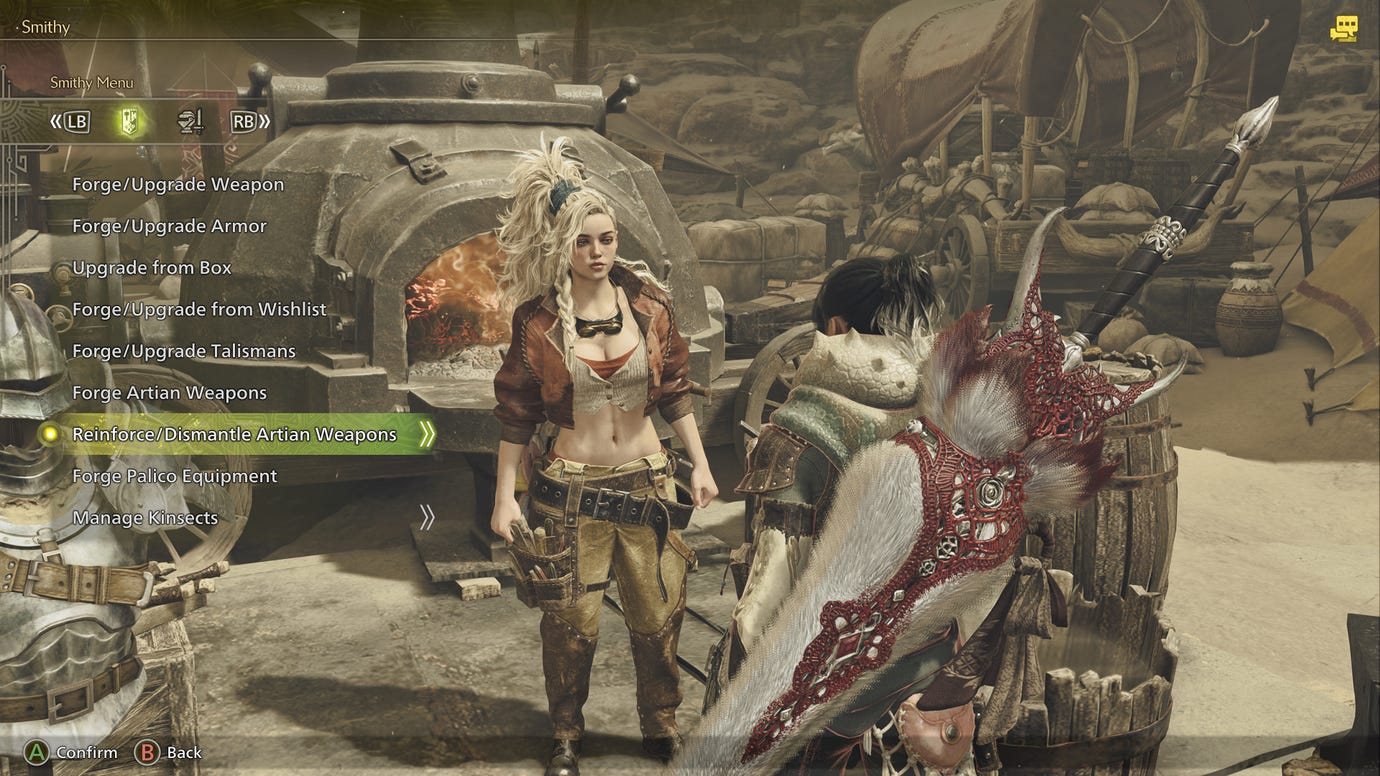The width and height of the screenshot is (1380, 776).
Task: Select Forge/Upgrade Armor
Action: click(169, 226)
